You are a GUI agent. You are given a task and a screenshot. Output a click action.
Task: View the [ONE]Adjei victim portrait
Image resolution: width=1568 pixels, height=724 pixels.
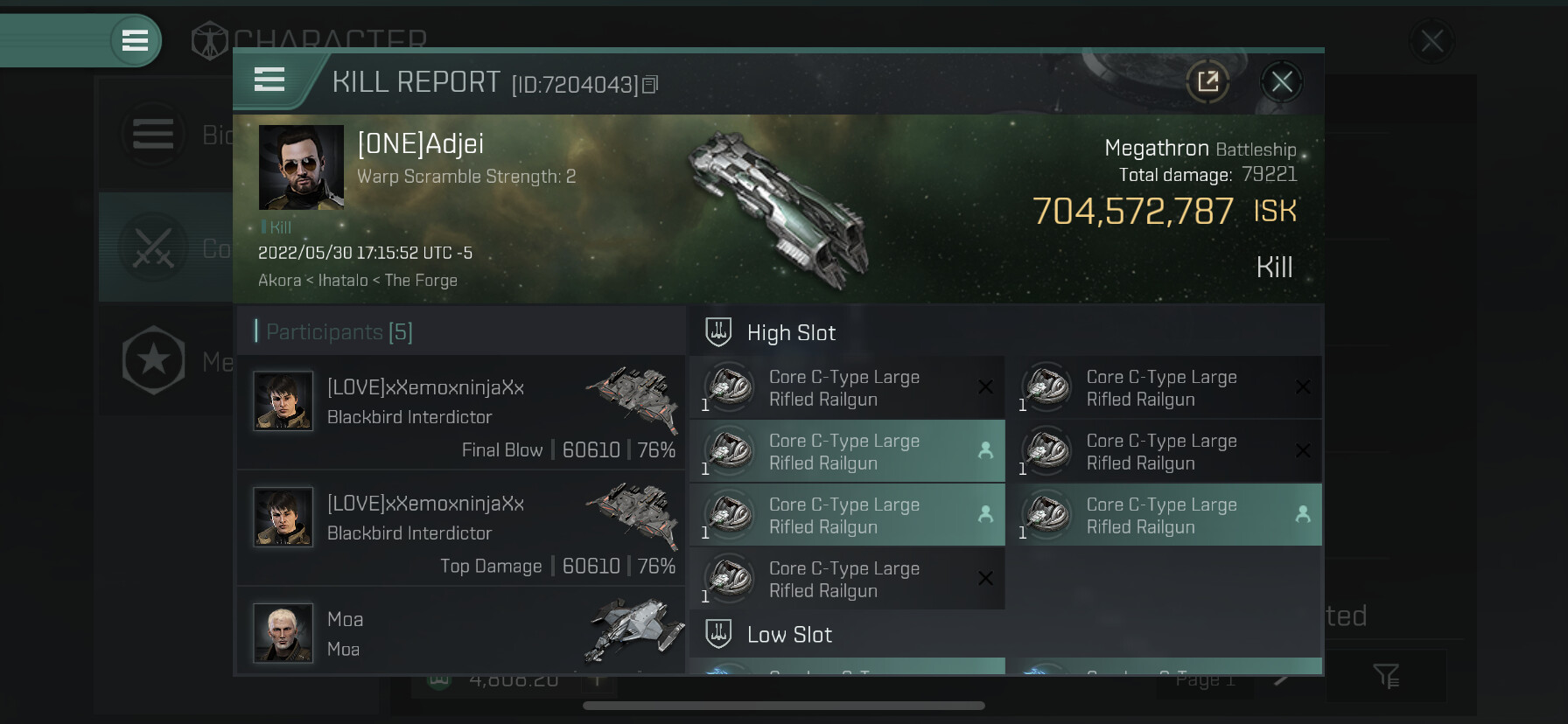point(301,167)
